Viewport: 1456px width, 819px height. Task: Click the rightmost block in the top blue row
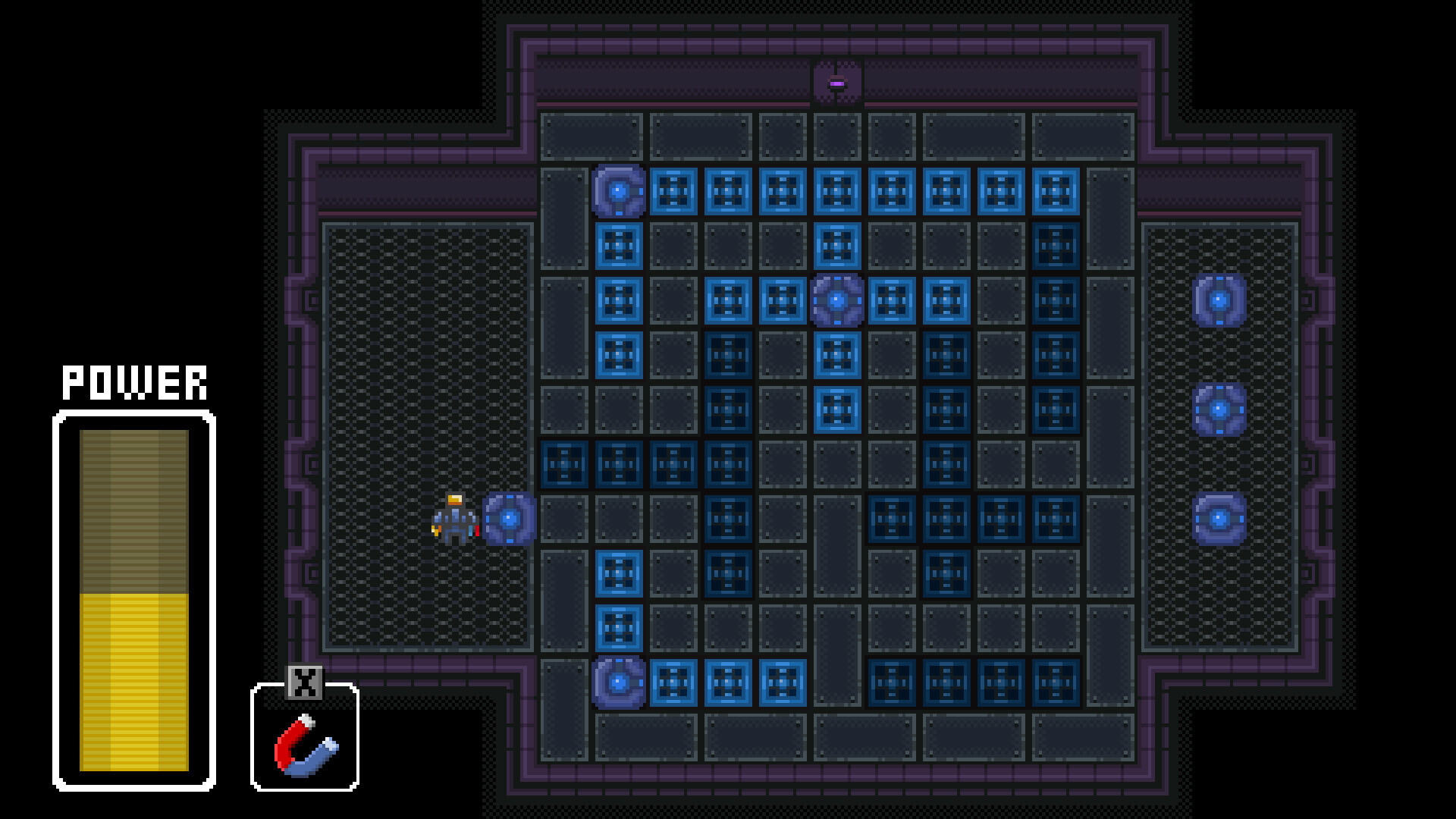click(x=1055, y=191)
